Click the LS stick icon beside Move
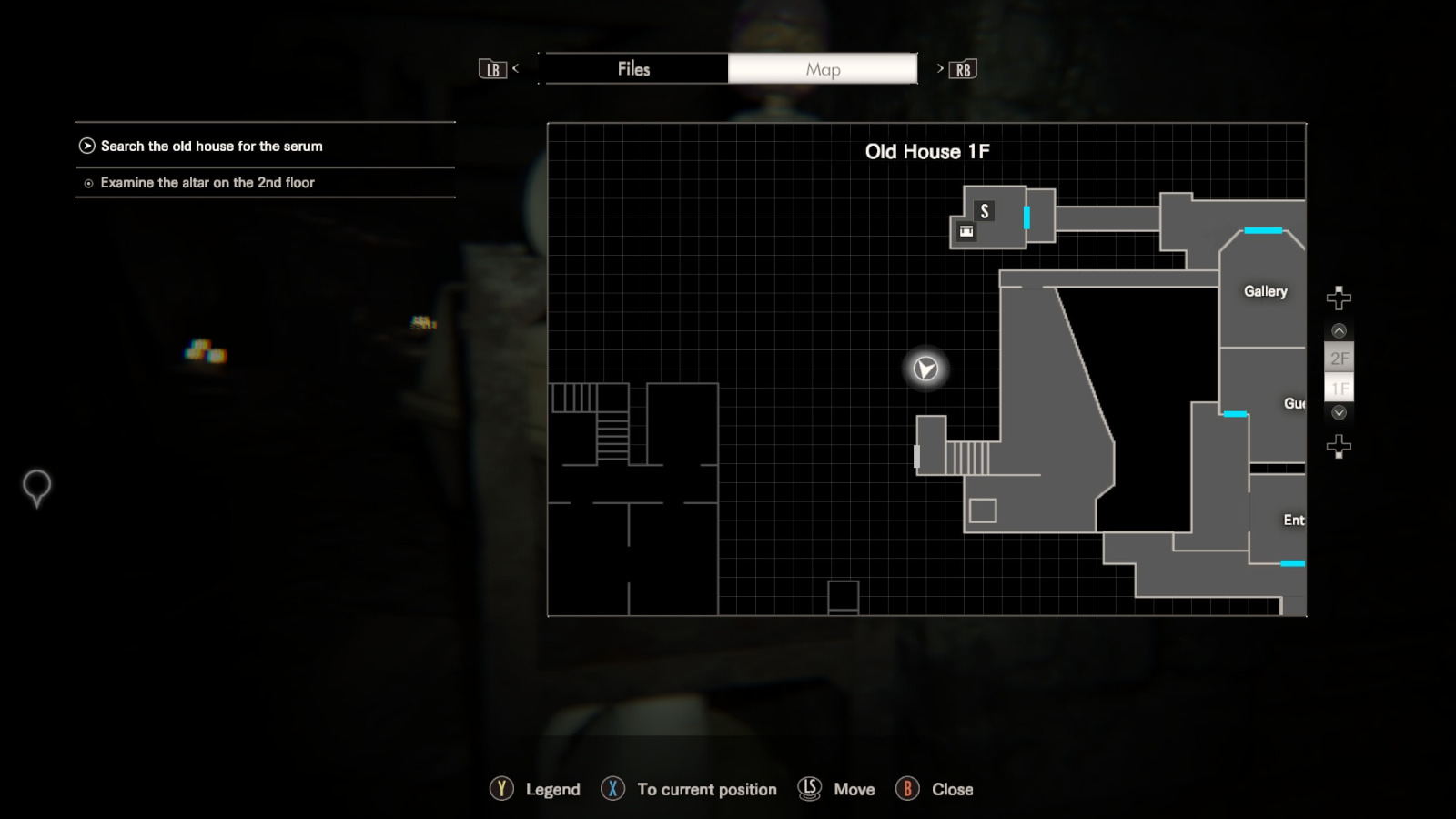 pos(808,789)
